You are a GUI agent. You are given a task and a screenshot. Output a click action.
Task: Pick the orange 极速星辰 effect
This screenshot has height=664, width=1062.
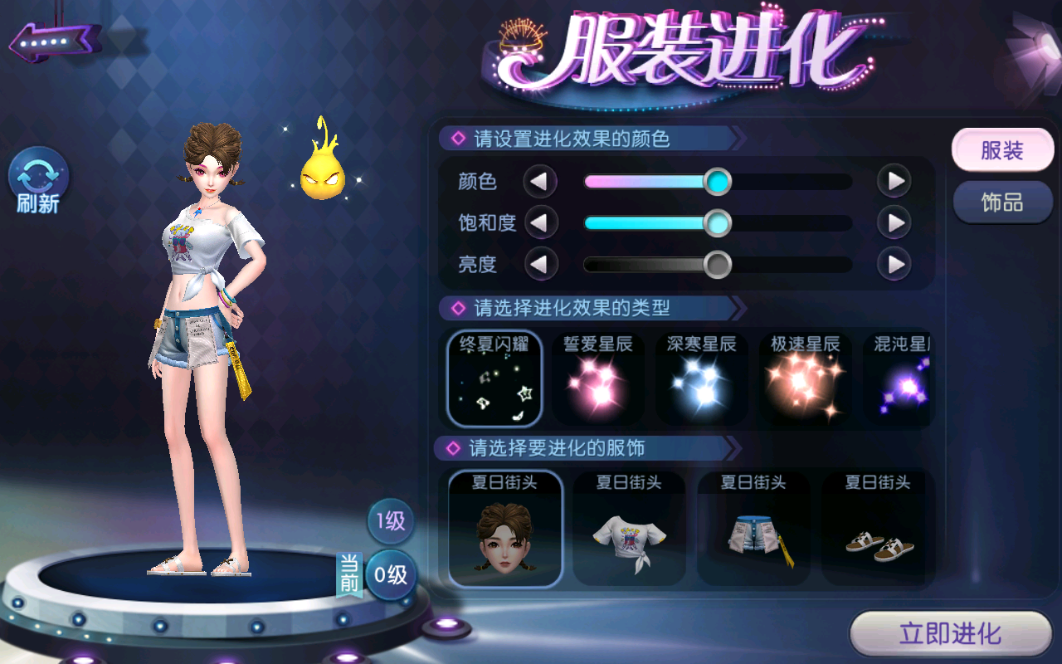[805, 379]
